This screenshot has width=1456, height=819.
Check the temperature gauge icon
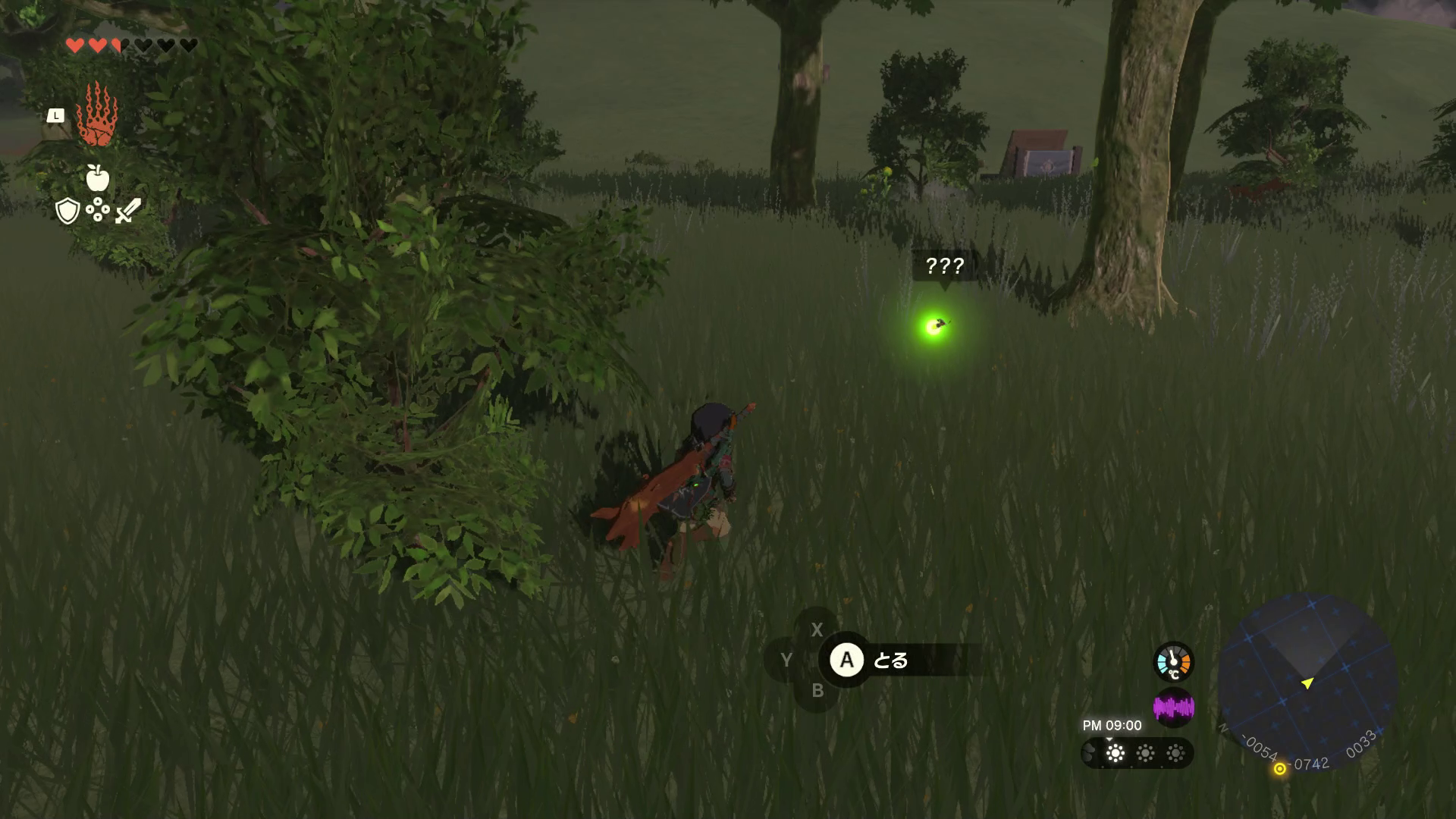coord(1173,662)
